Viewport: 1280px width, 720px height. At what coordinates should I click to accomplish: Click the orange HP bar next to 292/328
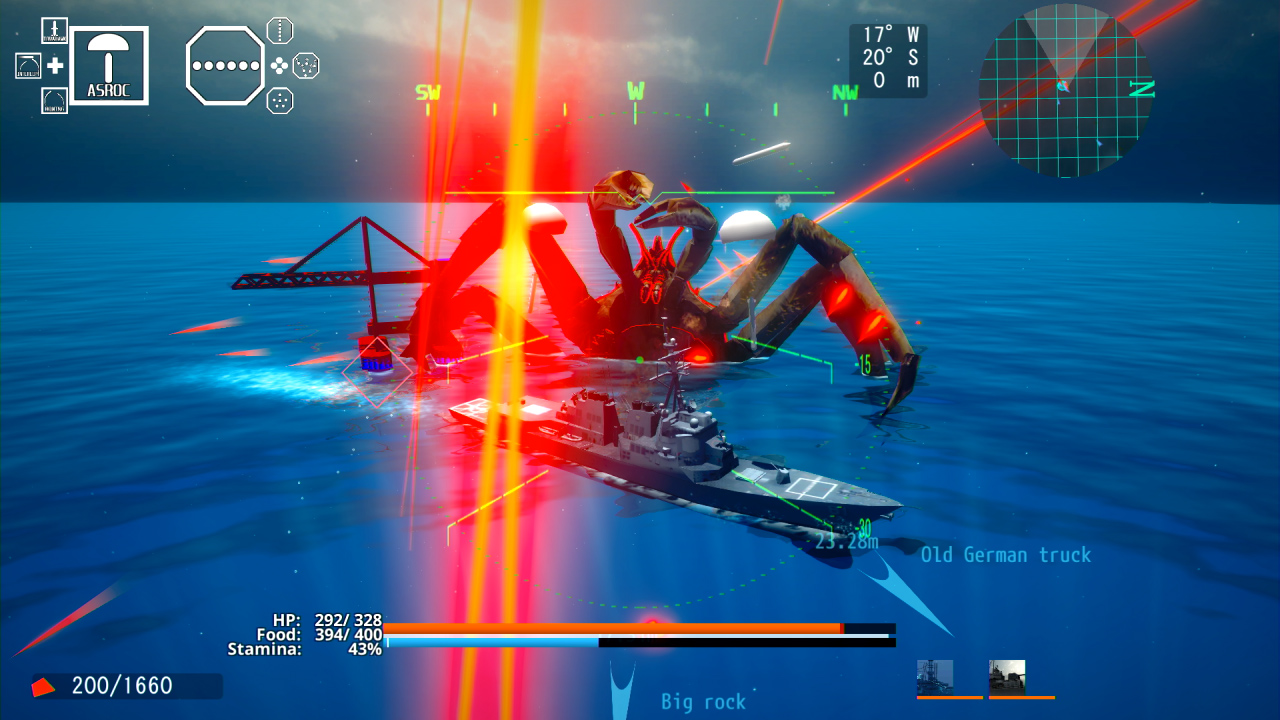[x=615, y=626]
